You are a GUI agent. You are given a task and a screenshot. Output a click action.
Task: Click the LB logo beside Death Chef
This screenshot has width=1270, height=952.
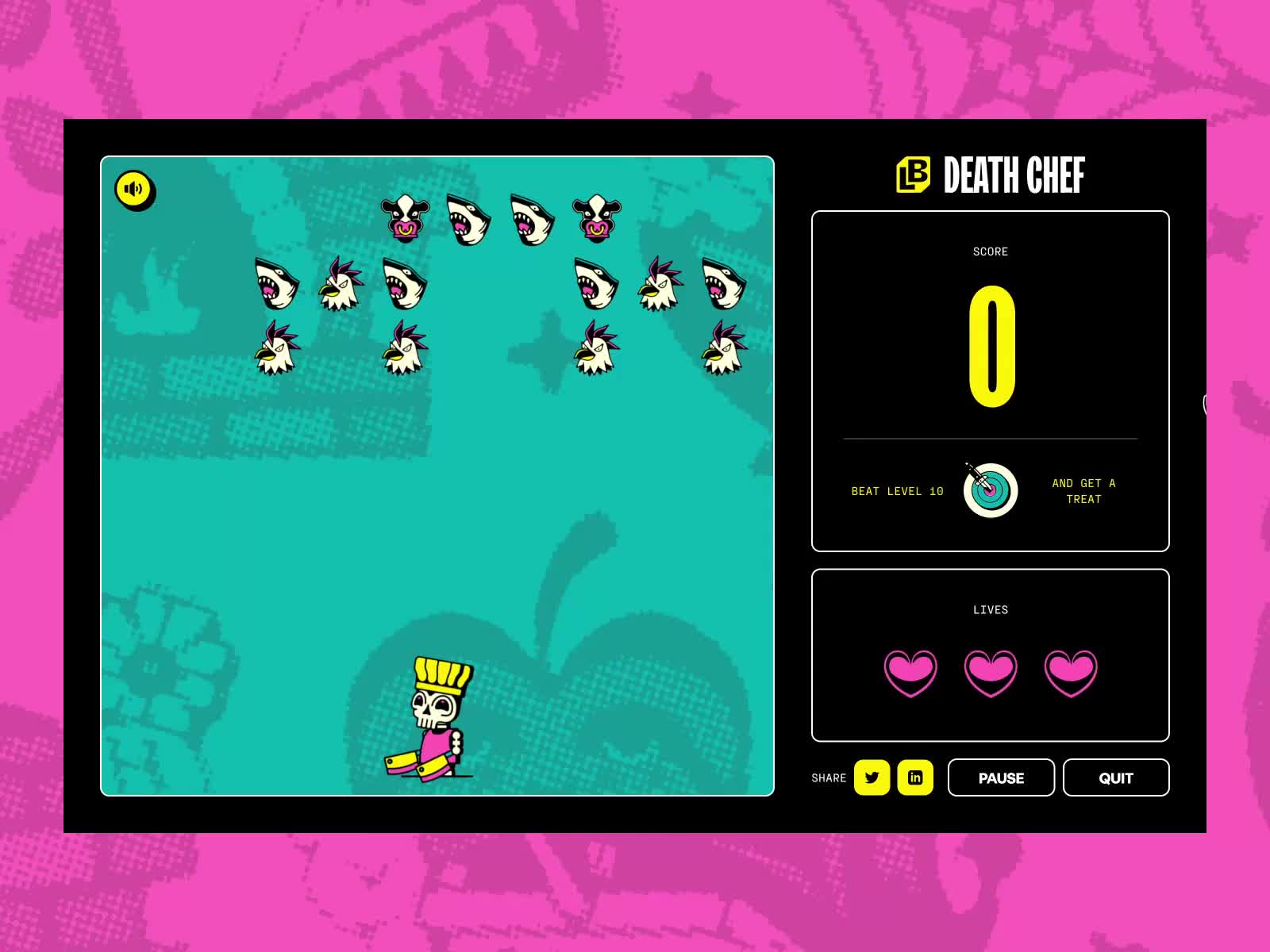pos(913,175)
